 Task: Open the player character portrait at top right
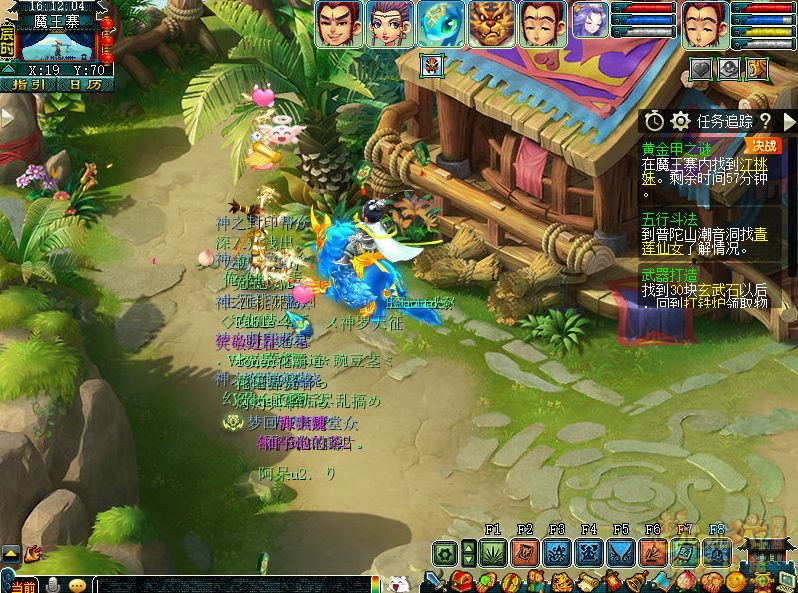click(x=705, y=23)
